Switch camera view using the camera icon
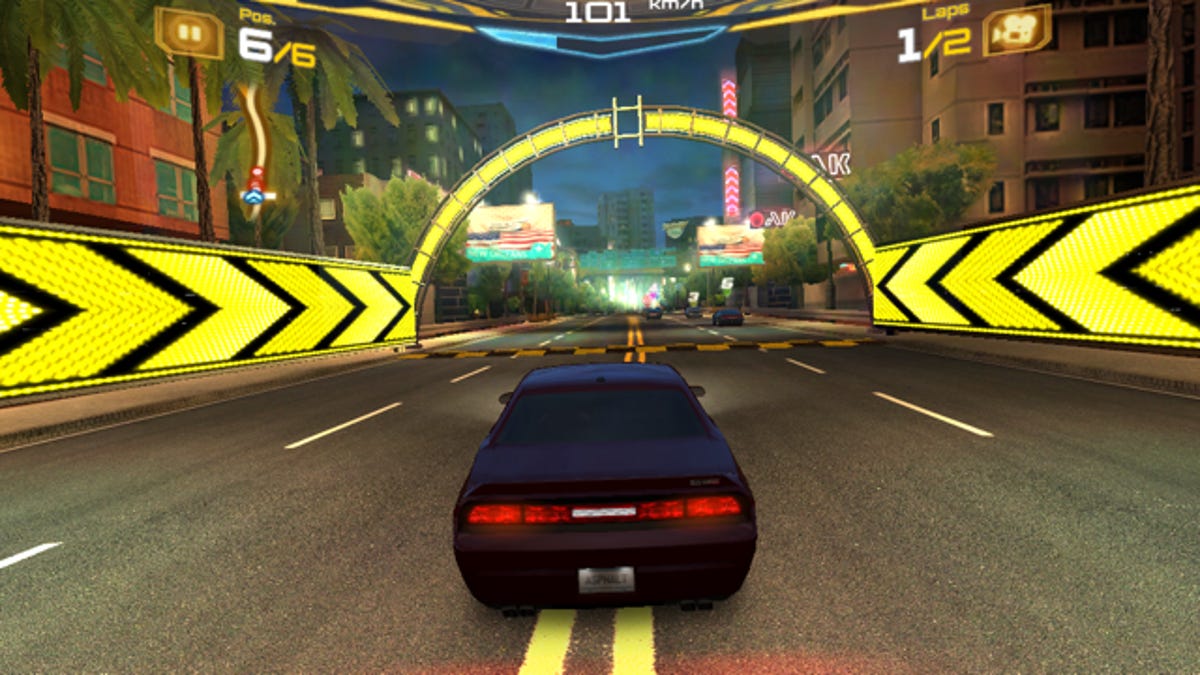Image resolution: width=1200 pixels, height=675 pixels. click(x=1016, y=31)
